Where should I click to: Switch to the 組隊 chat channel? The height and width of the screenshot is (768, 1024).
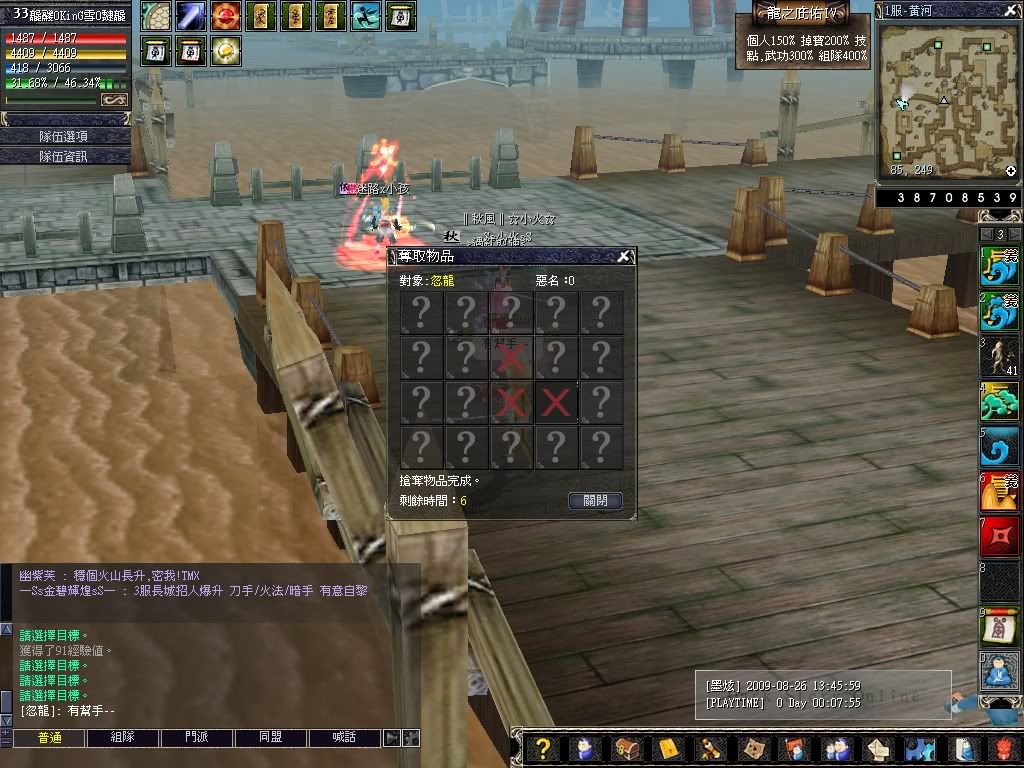[x=122, y=738]
